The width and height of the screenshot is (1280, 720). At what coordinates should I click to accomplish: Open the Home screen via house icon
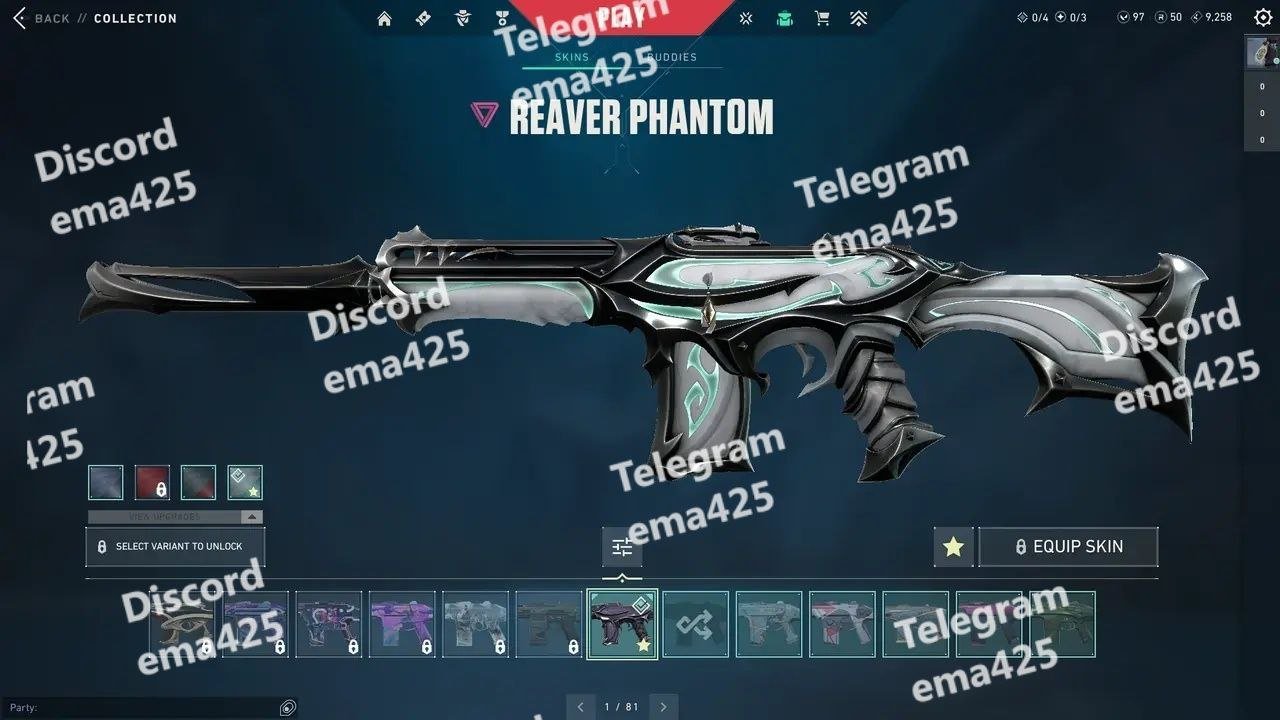[x=384, y=18]
